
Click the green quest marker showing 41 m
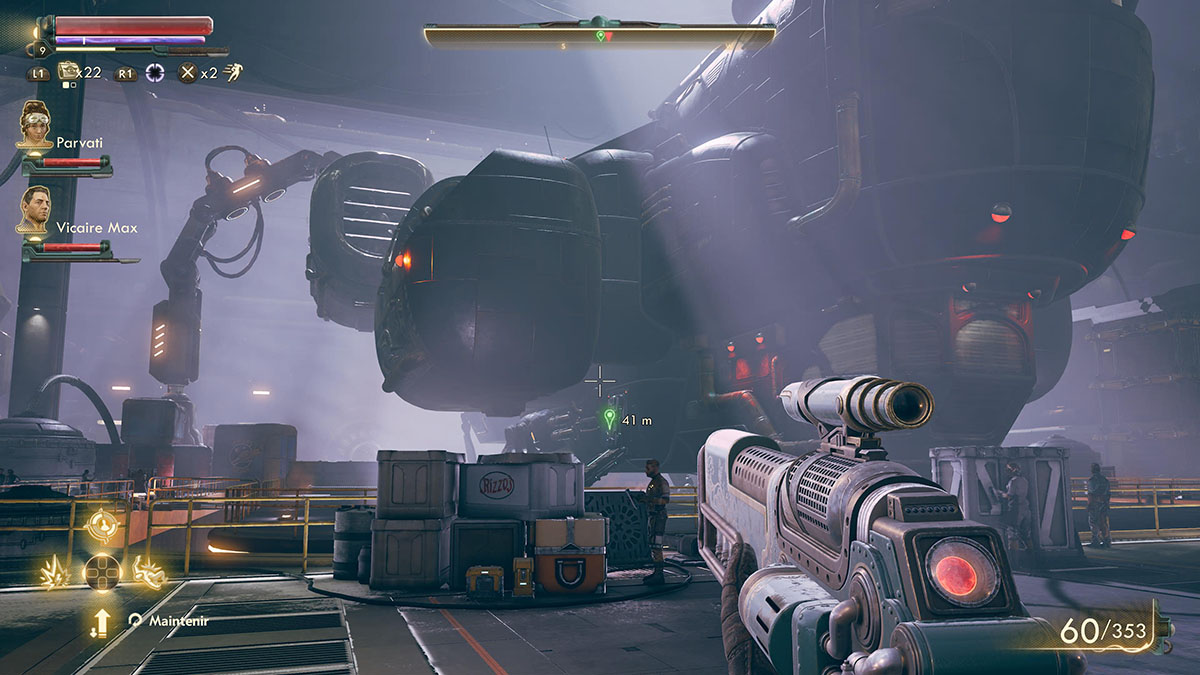tap(609, 418)
